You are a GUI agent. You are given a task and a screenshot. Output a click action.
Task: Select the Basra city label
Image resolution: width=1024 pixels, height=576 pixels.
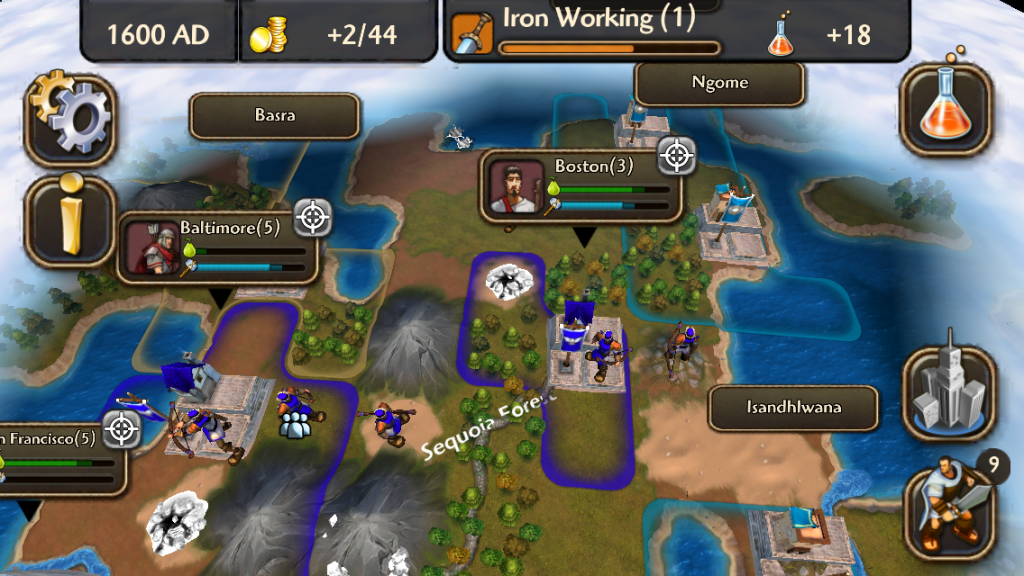274,116
